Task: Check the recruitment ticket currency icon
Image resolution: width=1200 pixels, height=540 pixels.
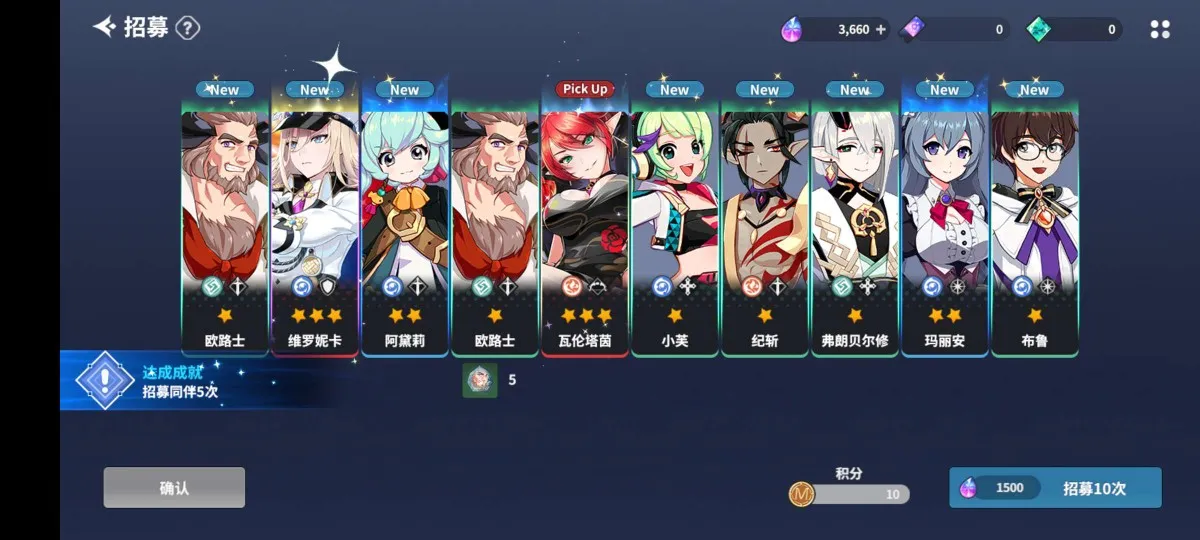Action: point(913,30)
